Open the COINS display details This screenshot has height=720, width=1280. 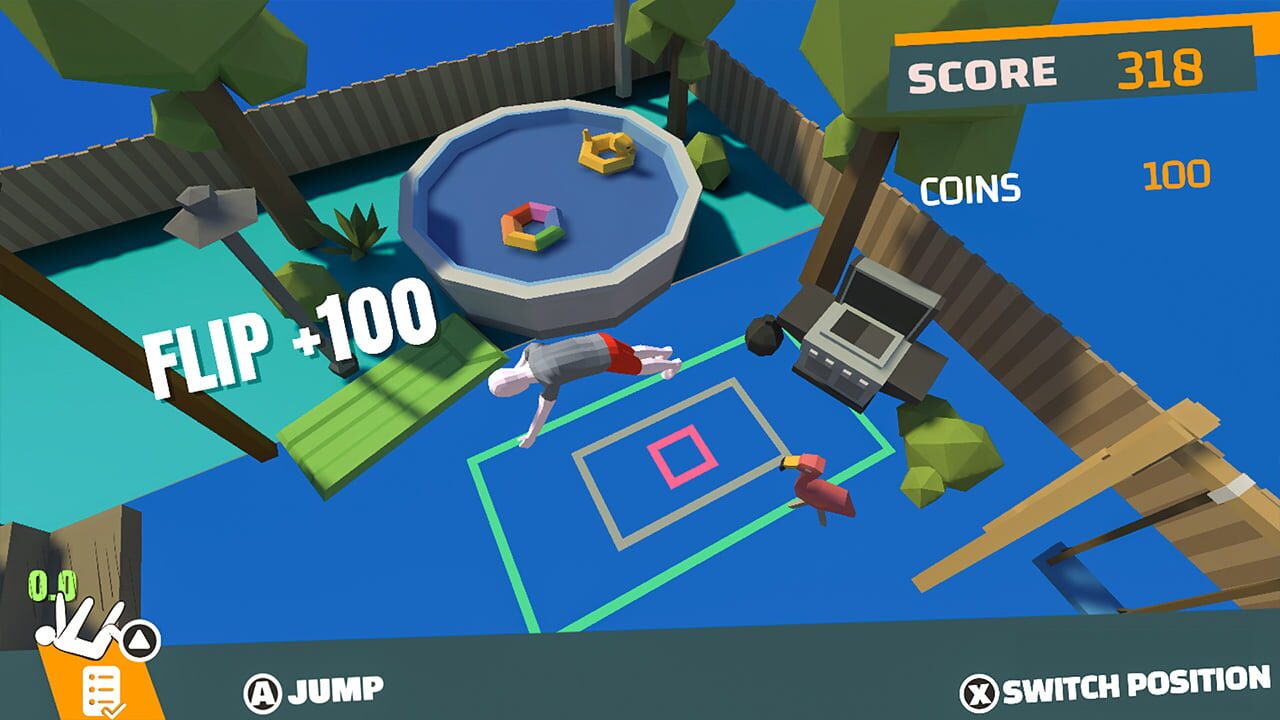[x=972, y=183]
